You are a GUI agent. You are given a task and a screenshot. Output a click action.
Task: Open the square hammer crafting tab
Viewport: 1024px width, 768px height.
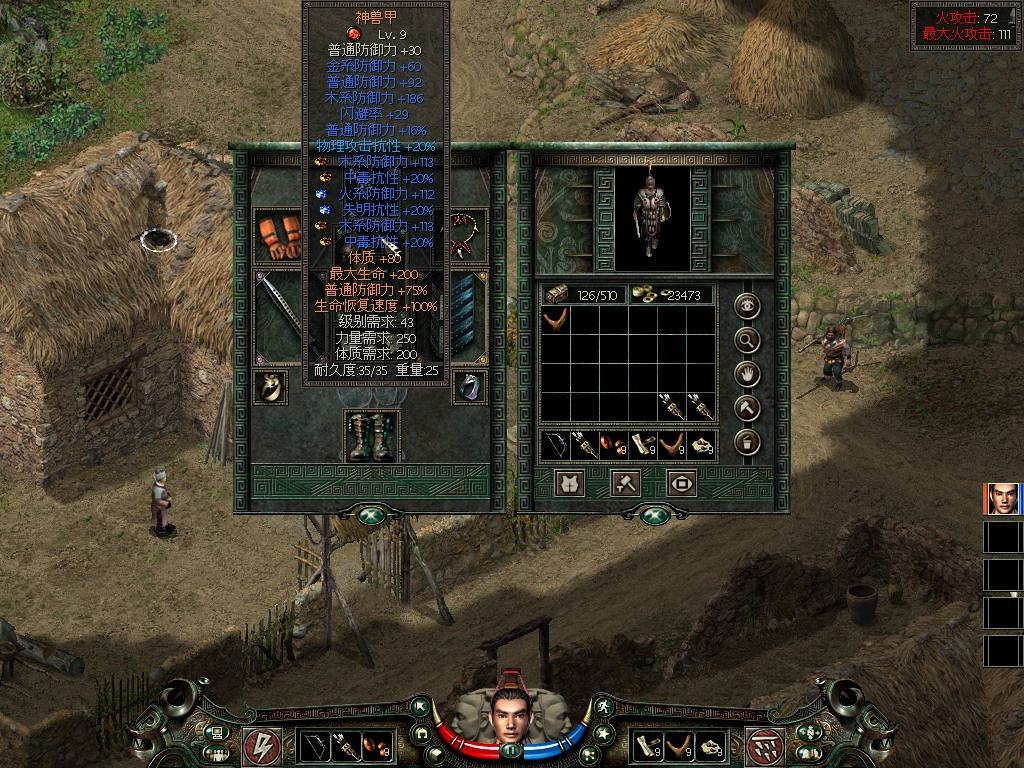(626, 484)
